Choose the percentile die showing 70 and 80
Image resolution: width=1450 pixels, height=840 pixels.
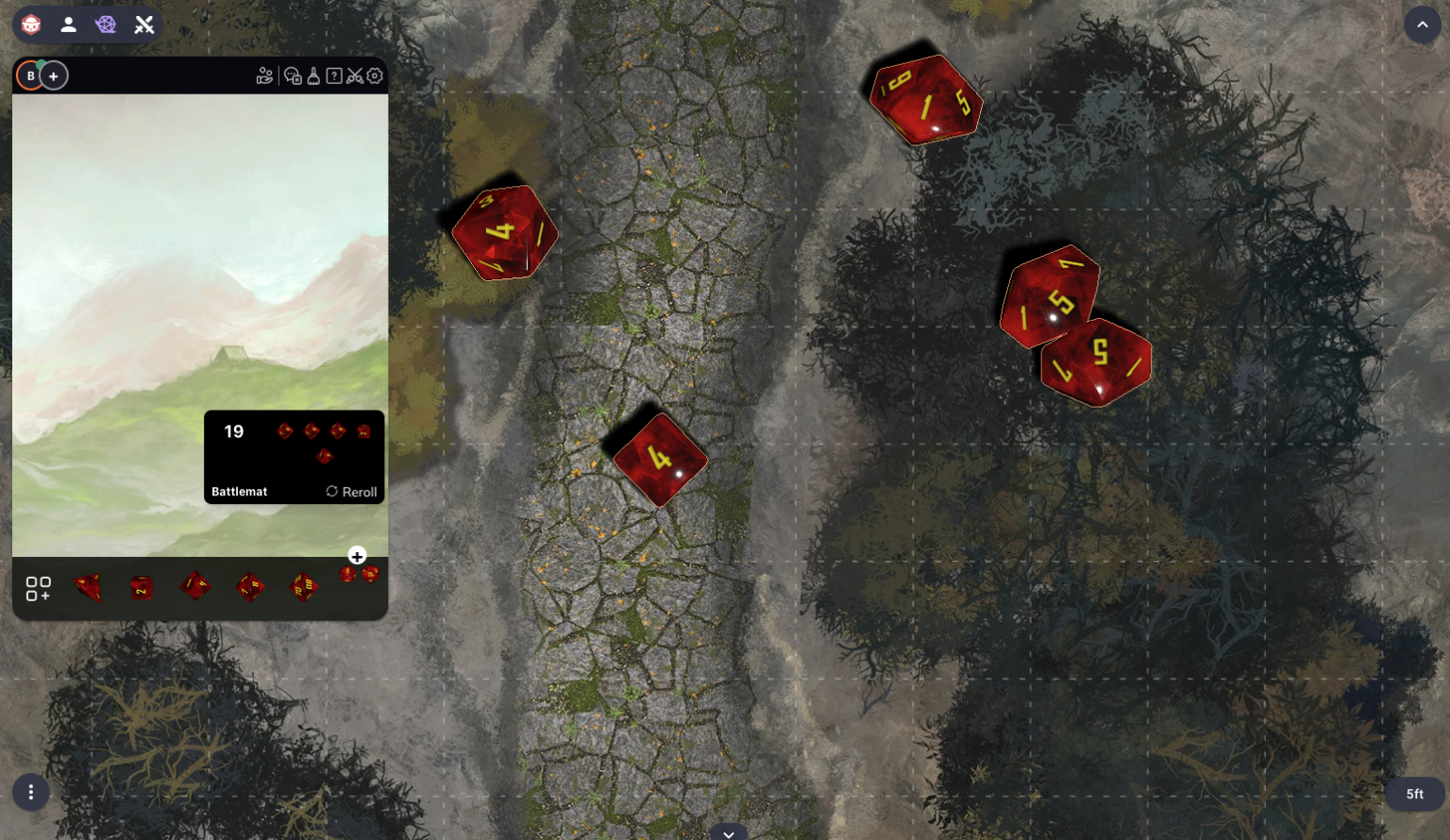(303, 587)
